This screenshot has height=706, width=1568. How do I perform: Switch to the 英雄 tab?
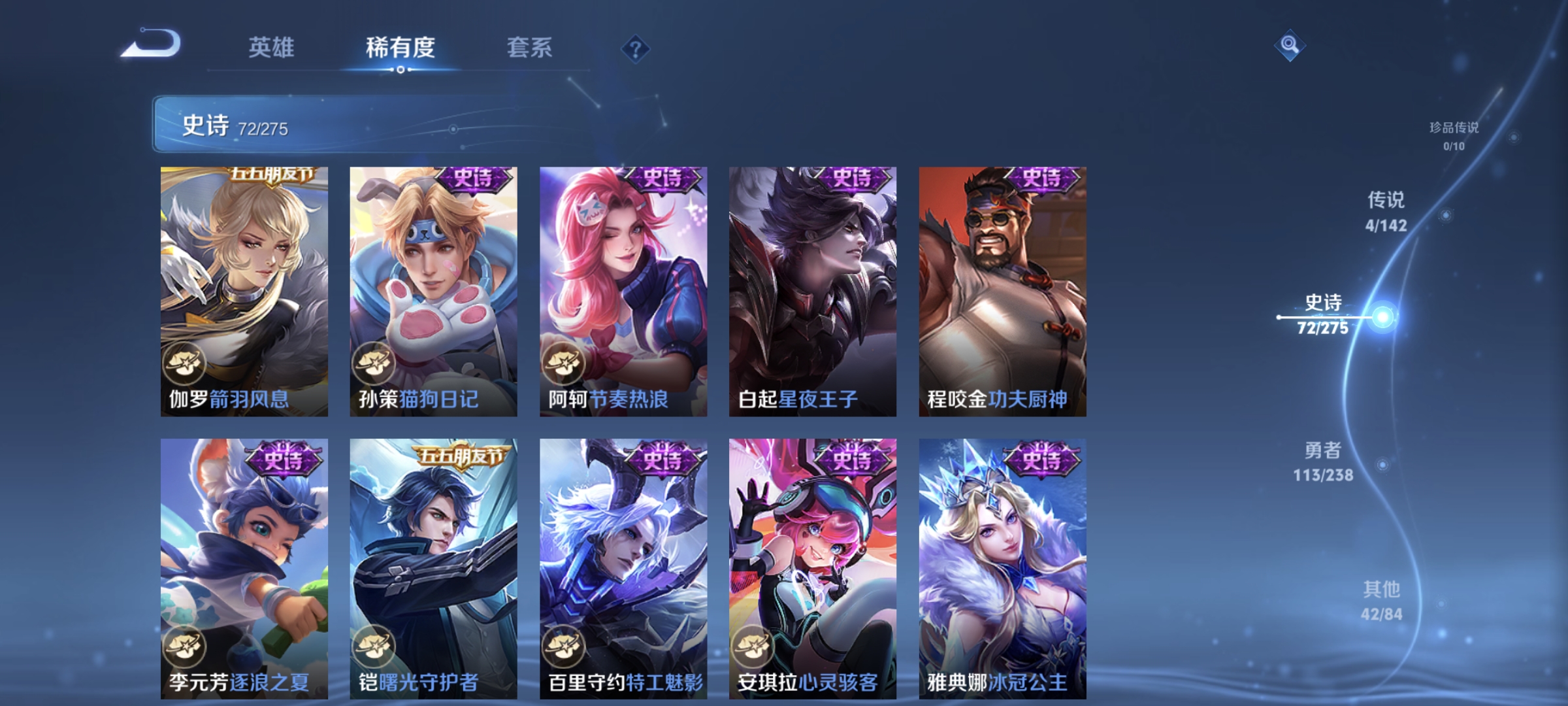pyautogui.click(x=270, y=48)
